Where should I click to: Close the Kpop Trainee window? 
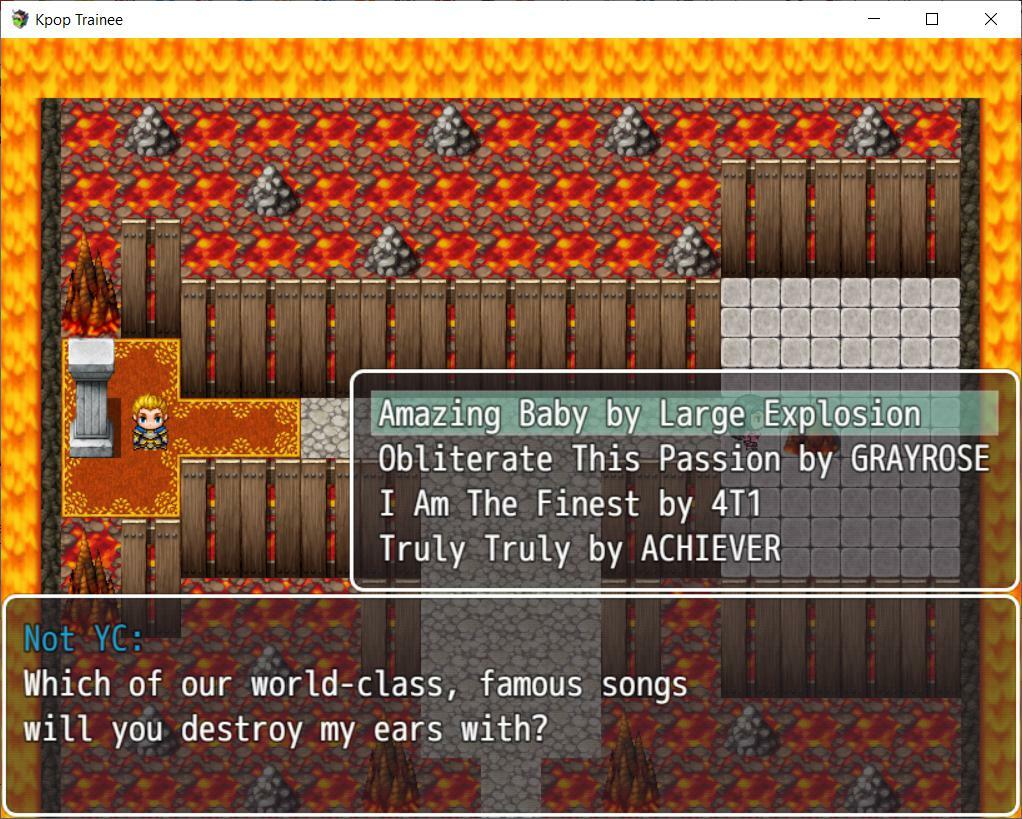pos(990,19)
